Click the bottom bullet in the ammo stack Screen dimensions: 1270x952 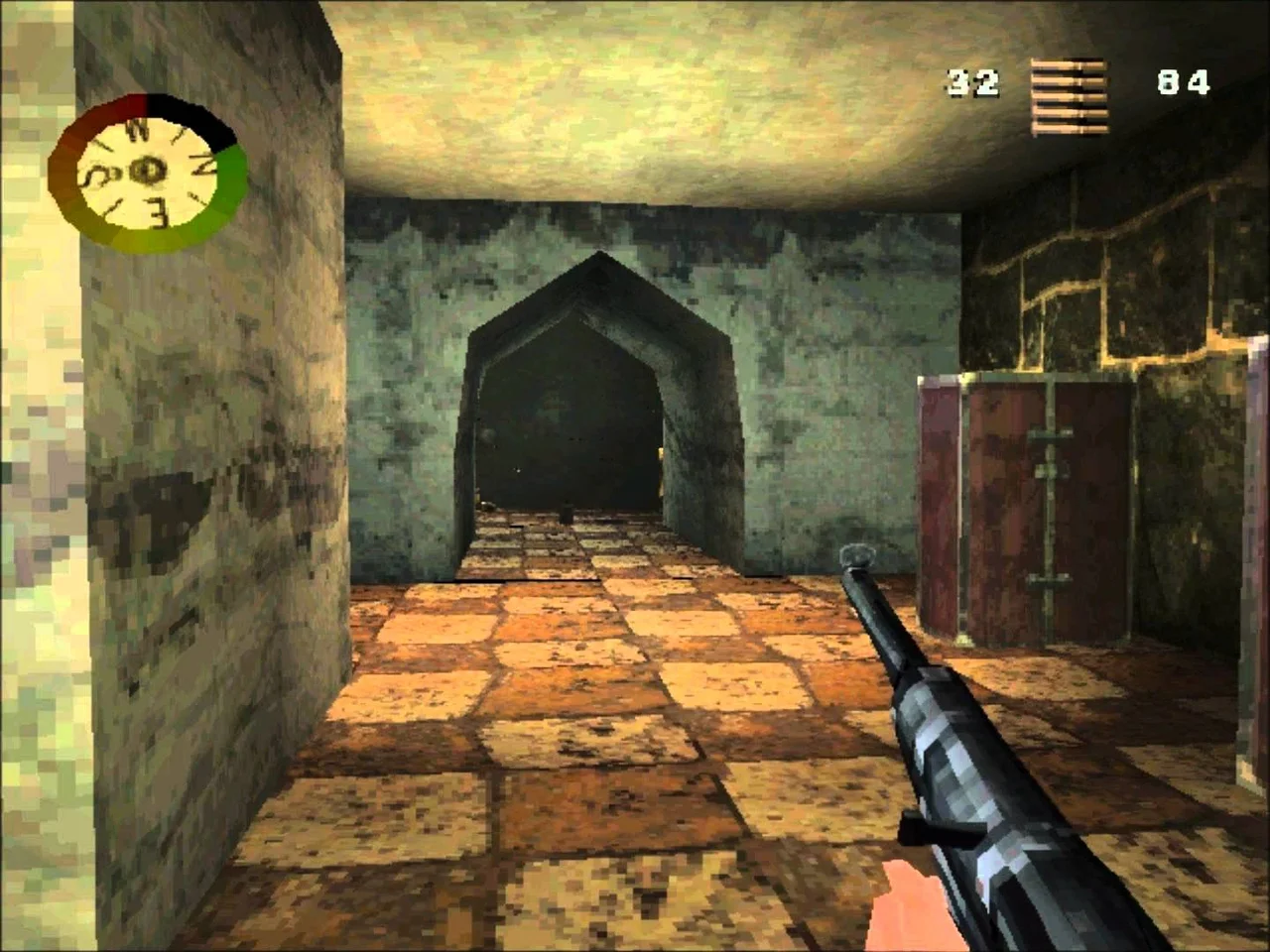pyautogui.click(x=1068, y=129)
